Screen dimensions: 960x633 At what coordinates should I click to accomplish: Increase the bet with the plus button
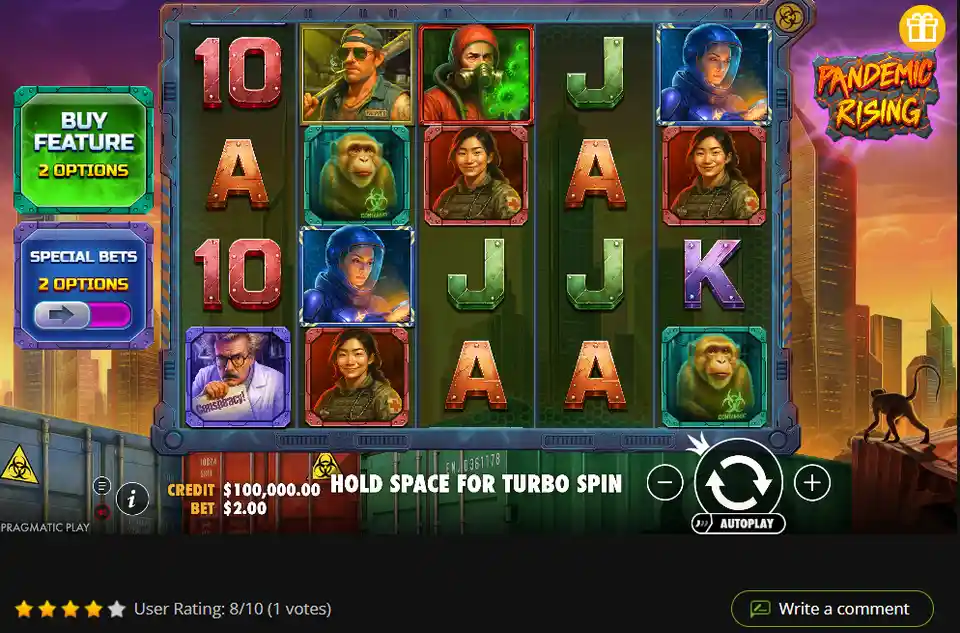pyautogui.click(x=812, y=483)
